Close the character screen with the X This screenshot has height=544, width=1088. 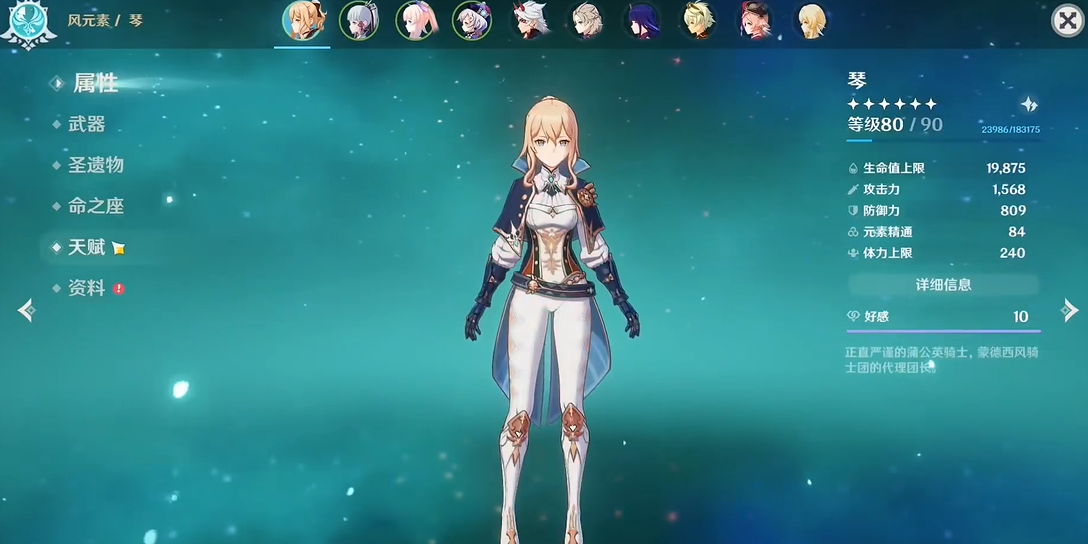[1066, 20]
